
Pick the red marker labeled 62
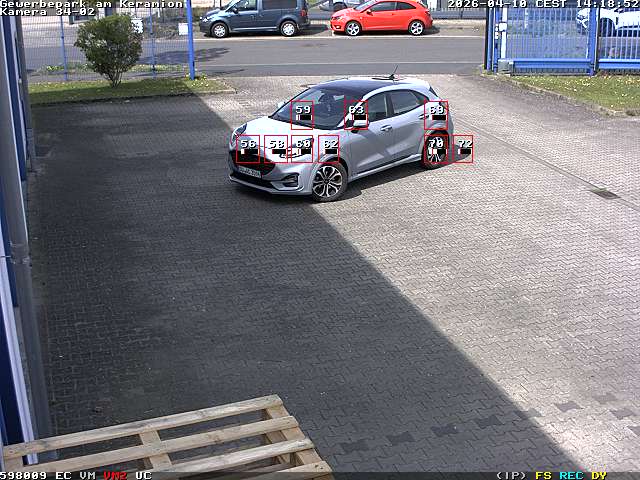coord(329,149)
